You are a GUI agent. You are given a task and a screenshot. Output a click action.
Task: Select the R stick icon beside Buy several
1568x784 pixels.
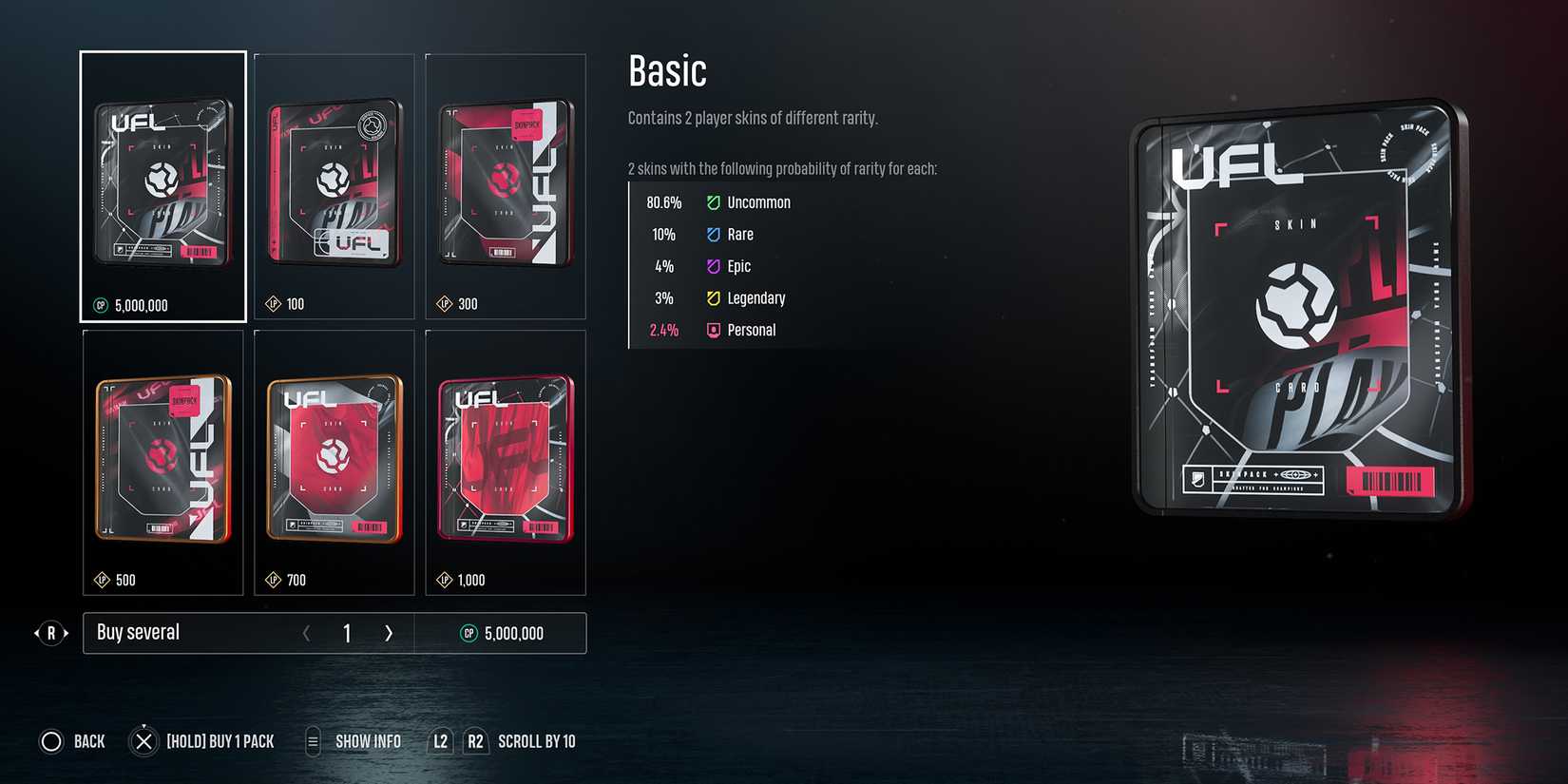(x=51, y=633)
